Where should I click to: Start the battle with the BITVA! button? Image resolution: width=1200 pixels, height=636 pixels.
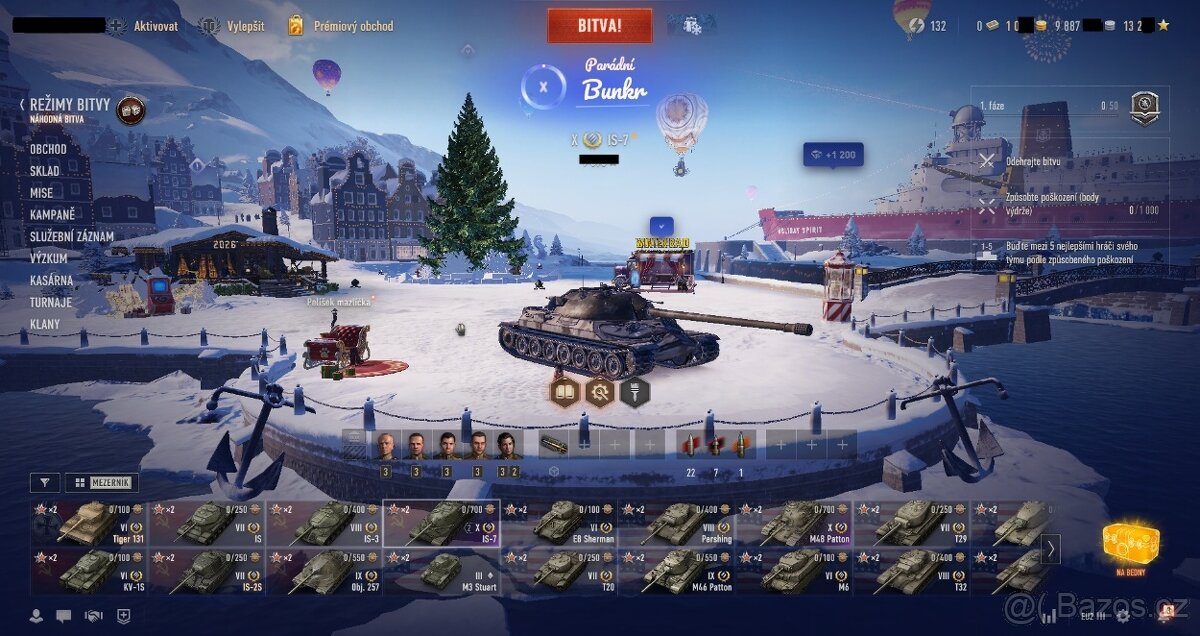(599, 25)
